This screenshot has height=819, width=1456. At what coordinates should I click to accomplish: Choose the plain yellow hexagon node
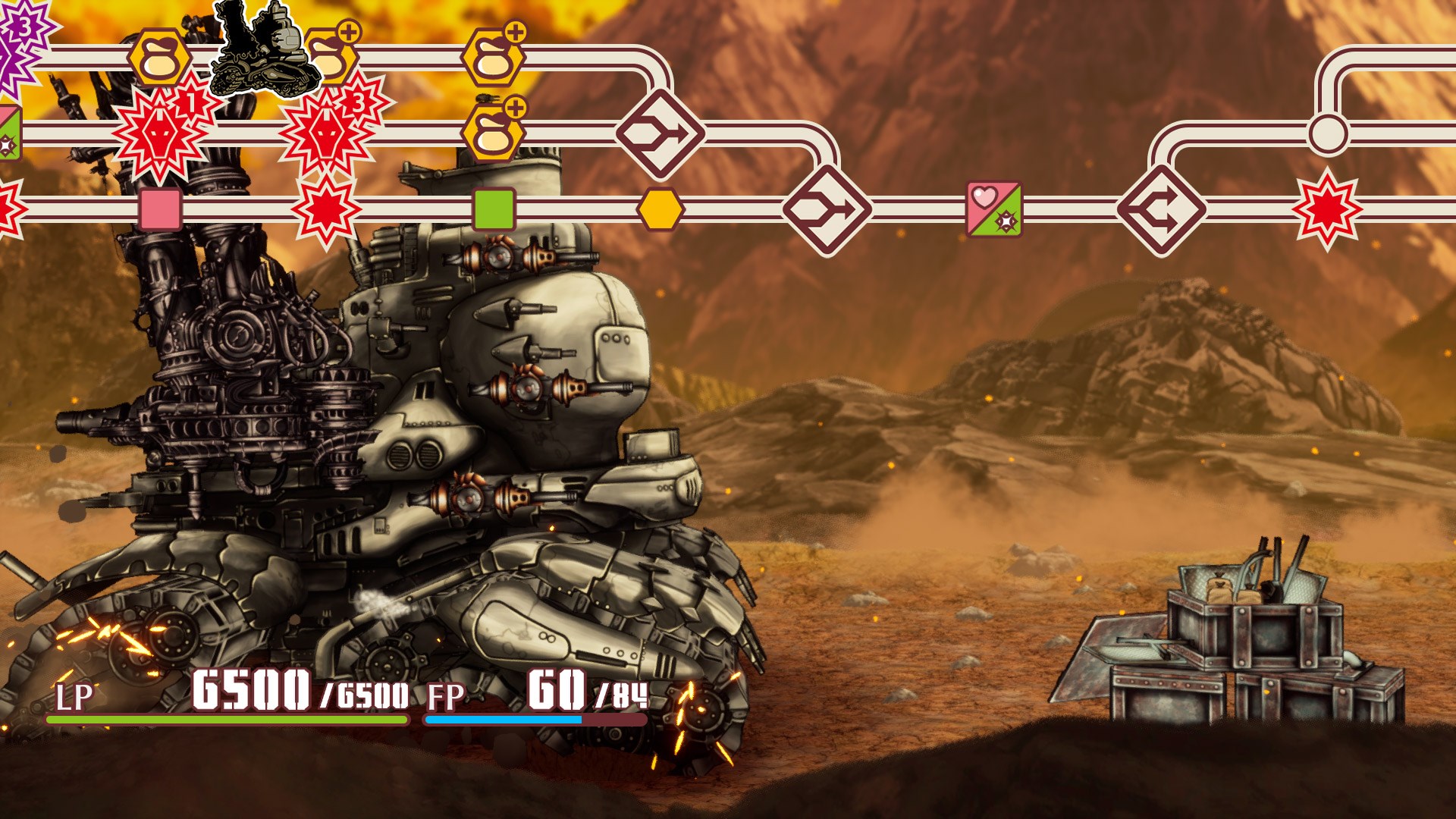pyautogui.click(x=660, y=209)
